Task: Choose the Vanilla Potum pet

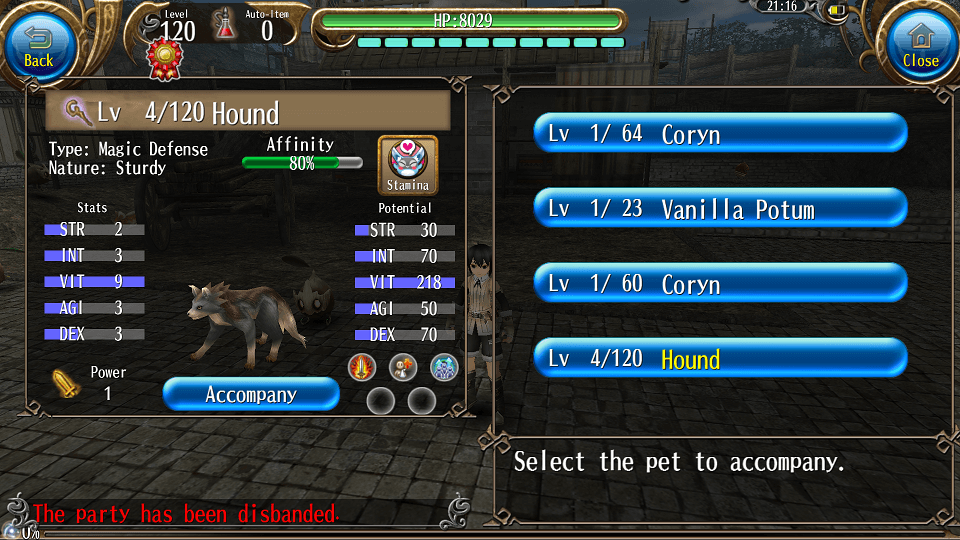Action: (720, 208)
